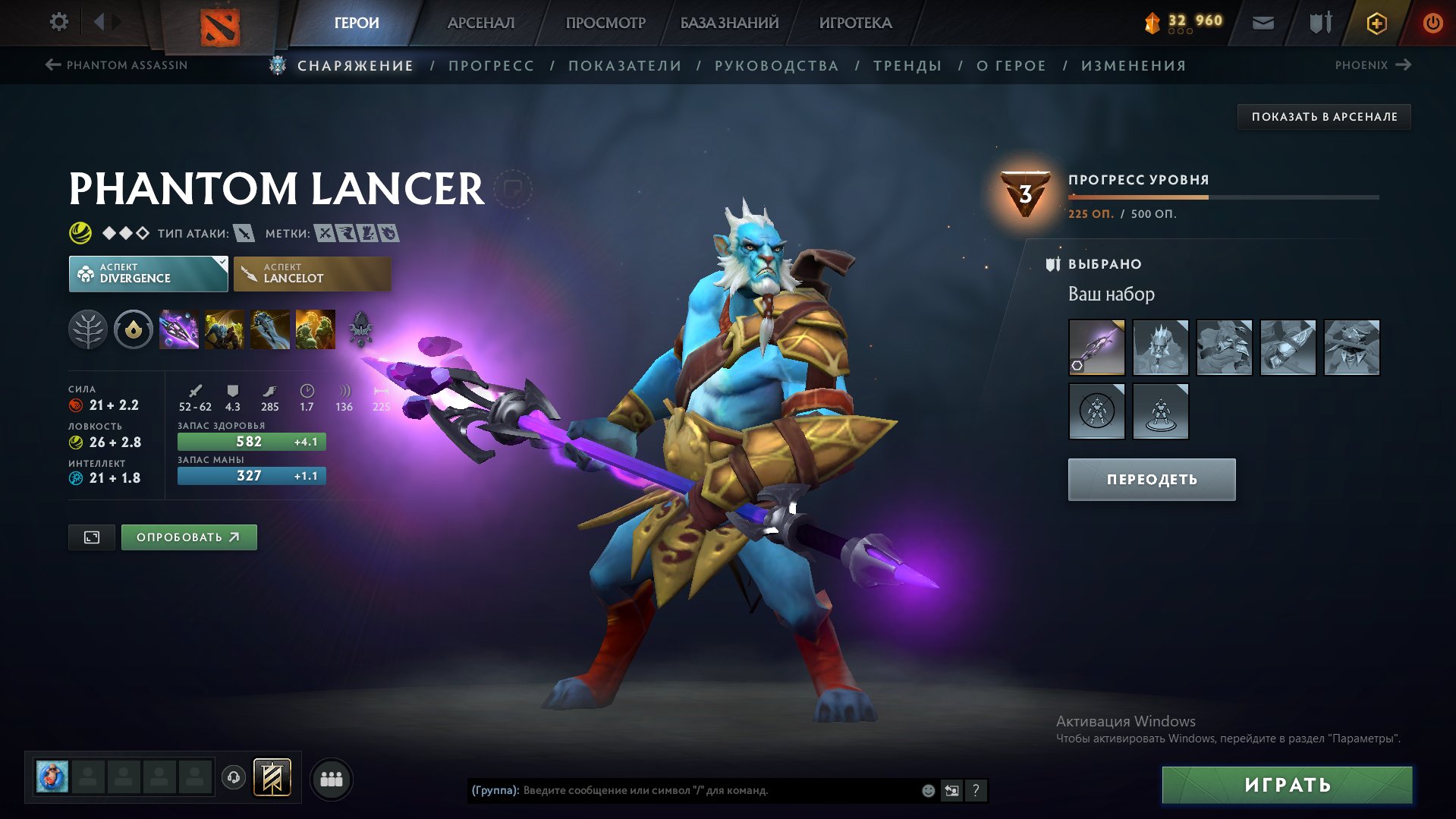
Task: Open the settings gear
Action: point(58,22)
